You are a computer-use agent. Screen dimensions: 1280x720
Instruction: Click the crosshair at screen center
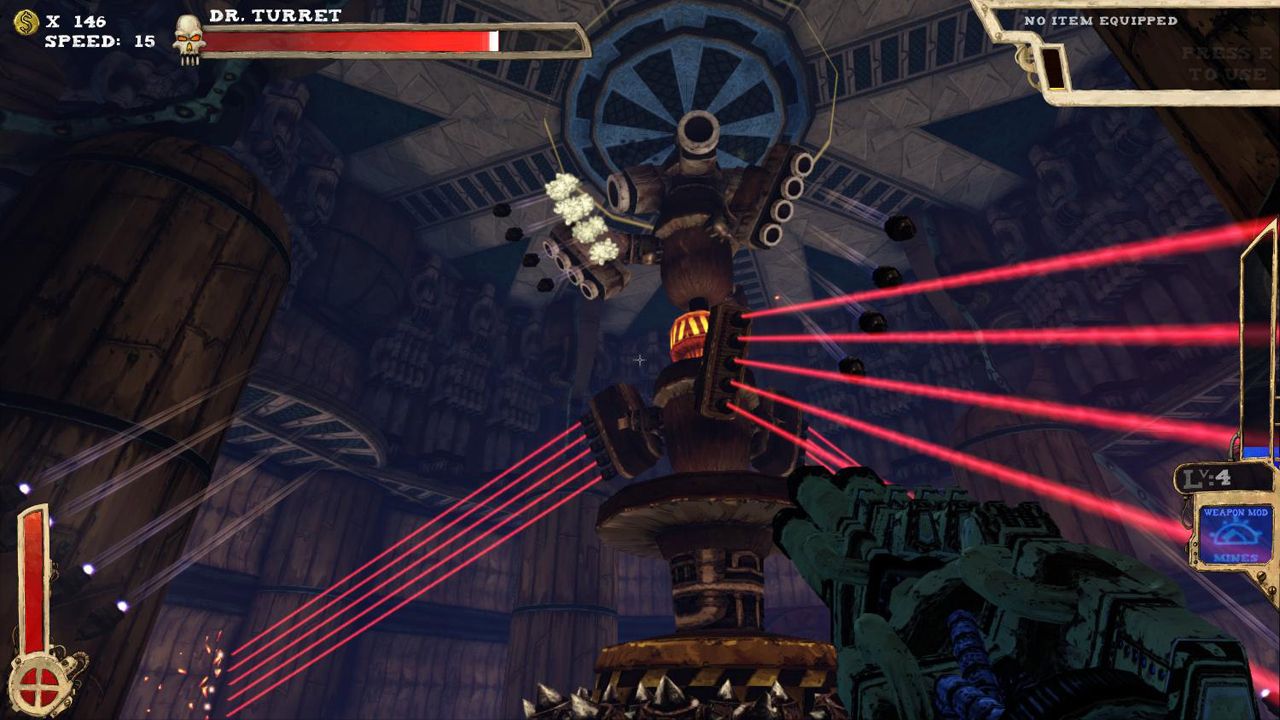640,360
